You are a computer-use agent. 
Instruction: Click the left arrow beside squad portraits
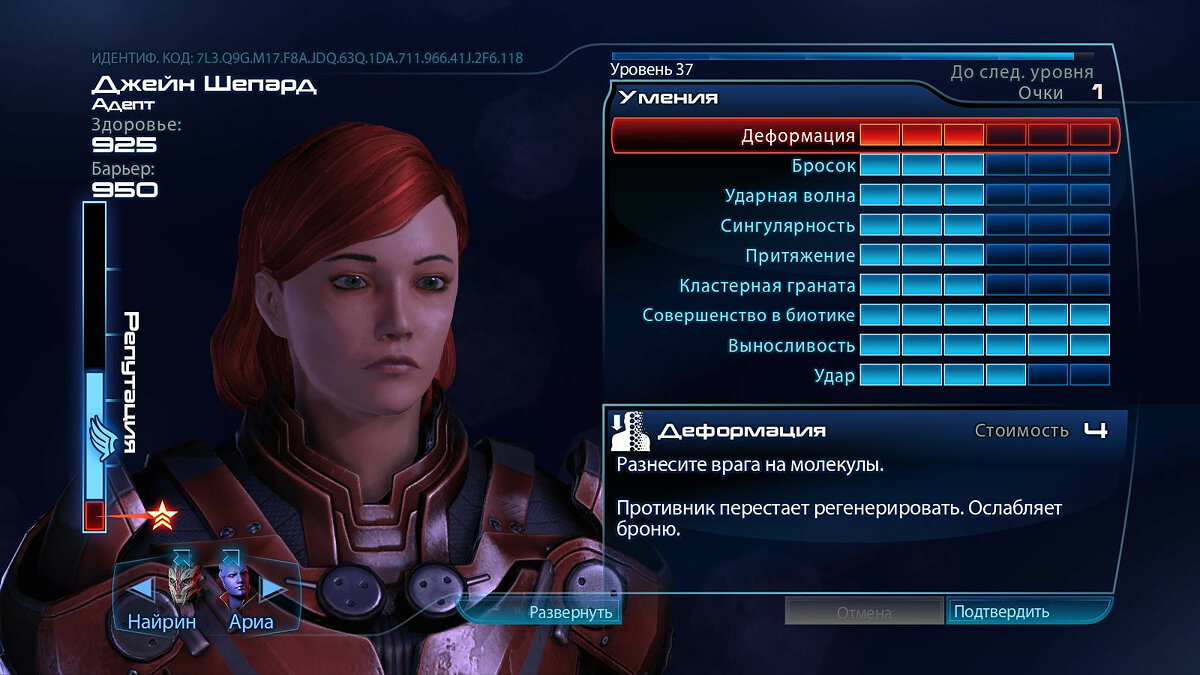[x=142, y=590]
